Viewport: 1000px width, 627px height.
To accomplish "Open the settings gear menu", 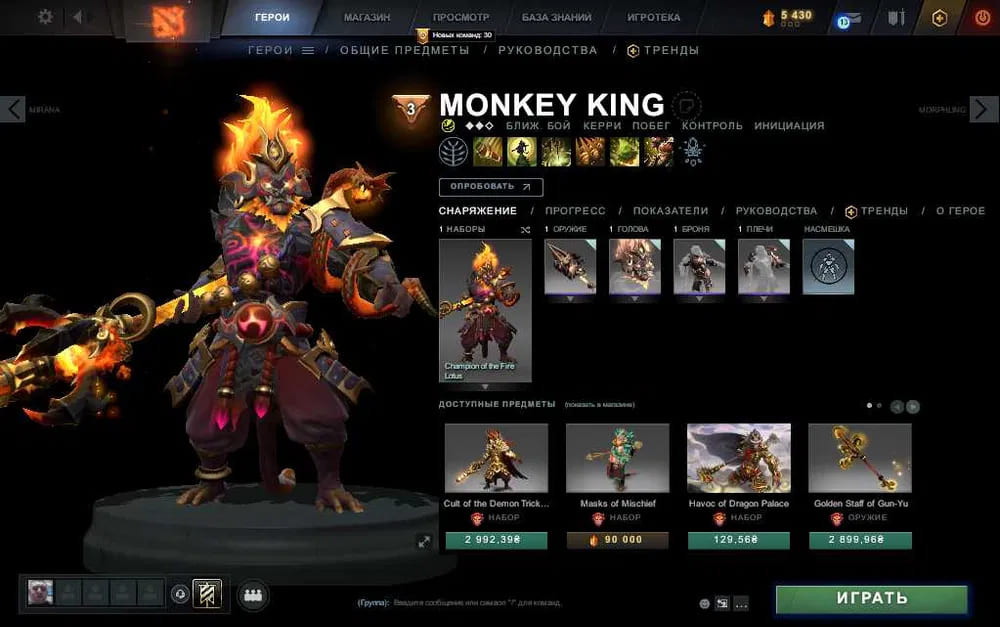I will (45, 17).
